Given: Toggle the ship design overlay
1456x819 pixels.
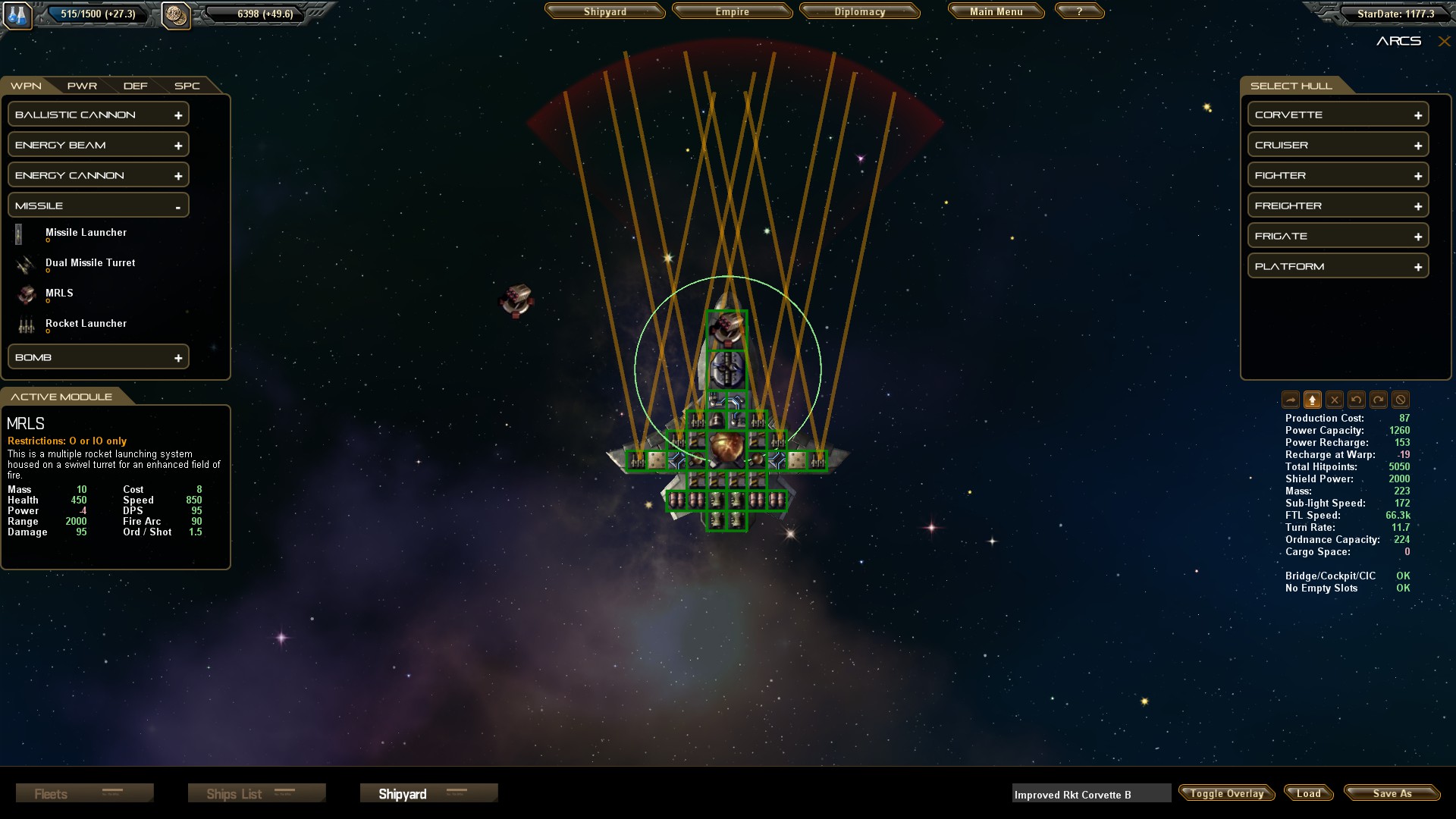Looking at the screenshot, I should (1226, 793).
